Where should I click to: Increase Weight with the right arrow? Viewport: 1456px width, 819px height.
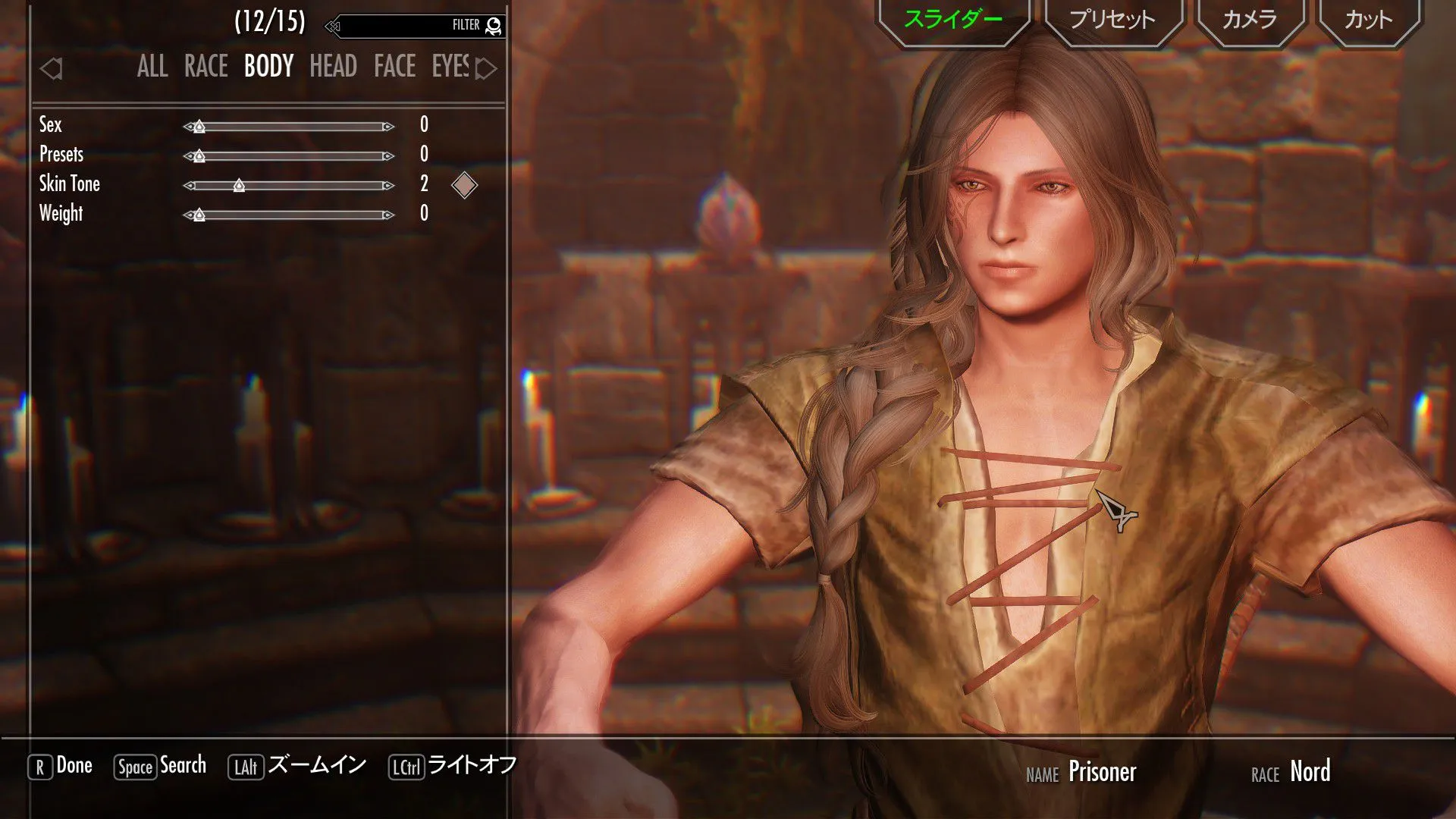coord(388,215)
